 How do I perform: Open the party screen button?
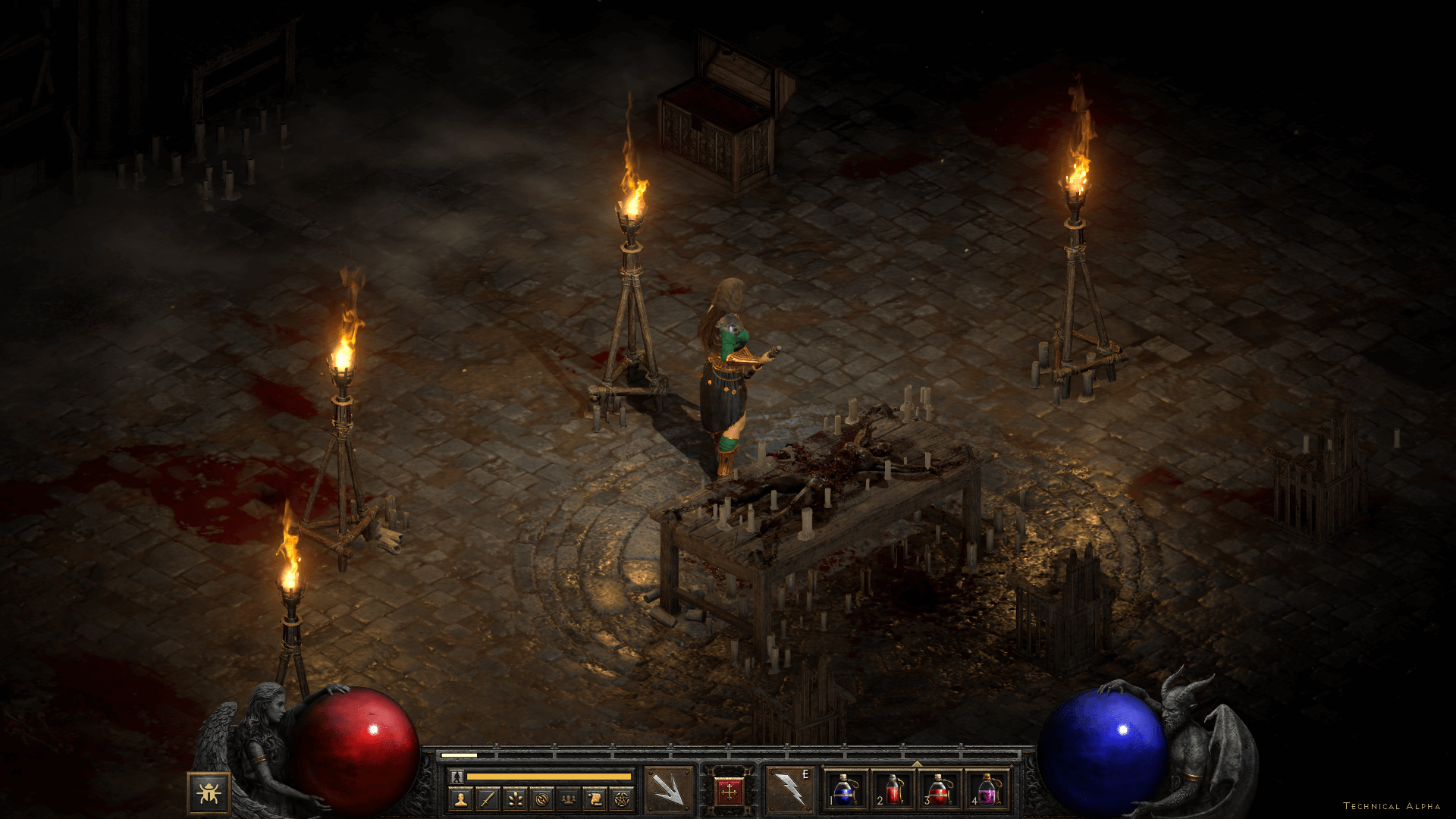[568, 799]
